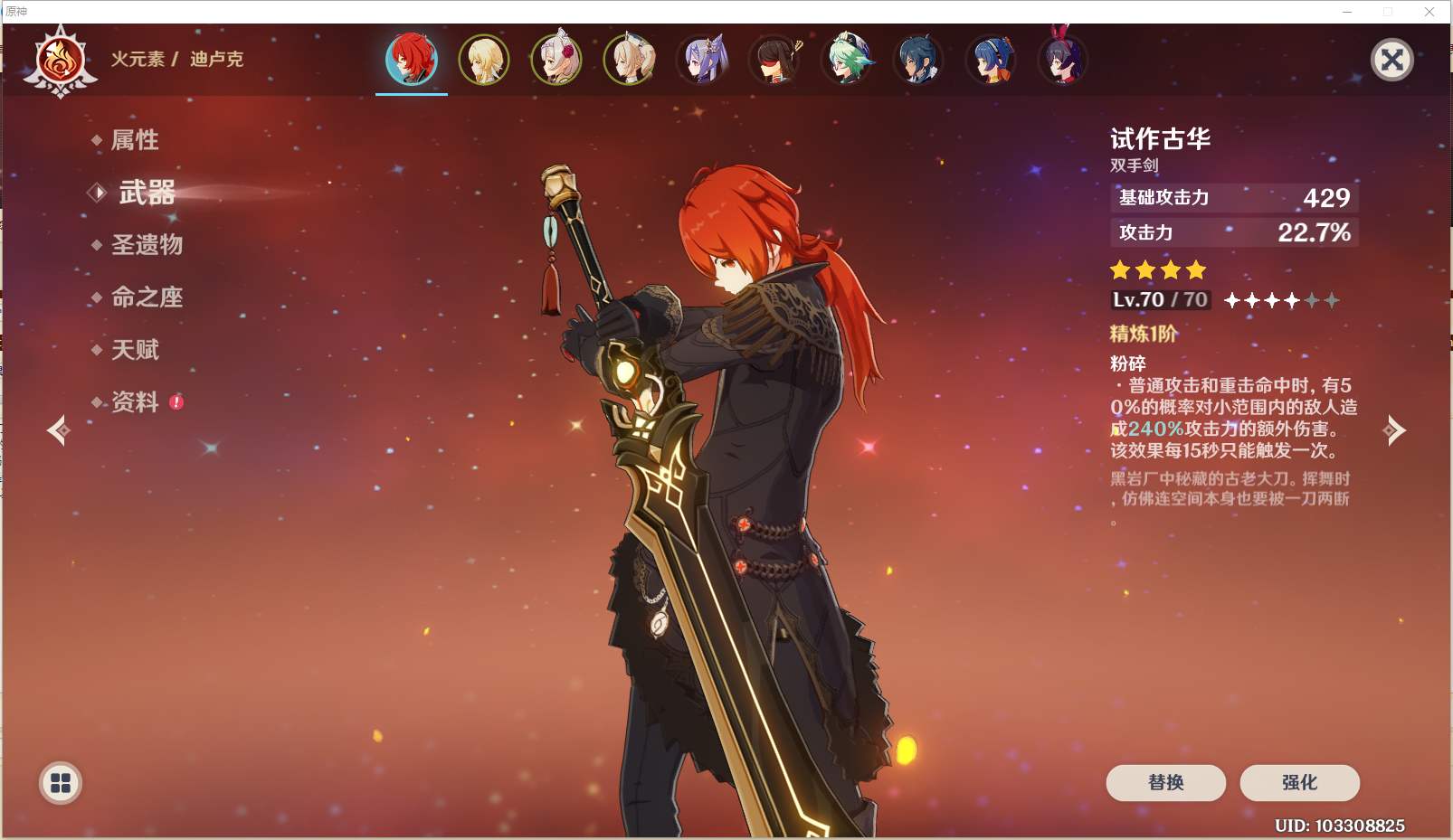Open the 属性 attributes page

pyautogui.click(x=134, y=140)
